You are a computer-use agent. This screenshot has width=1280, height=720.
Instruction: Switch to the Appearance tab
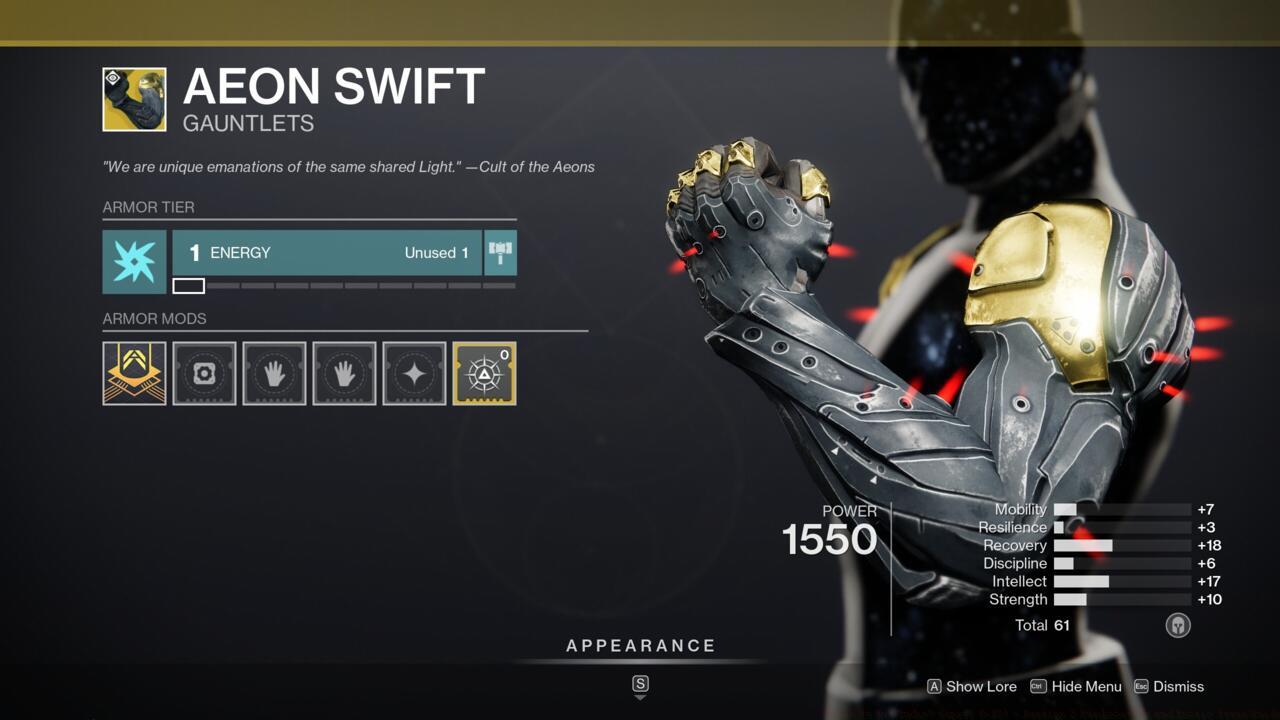(640, 645)
